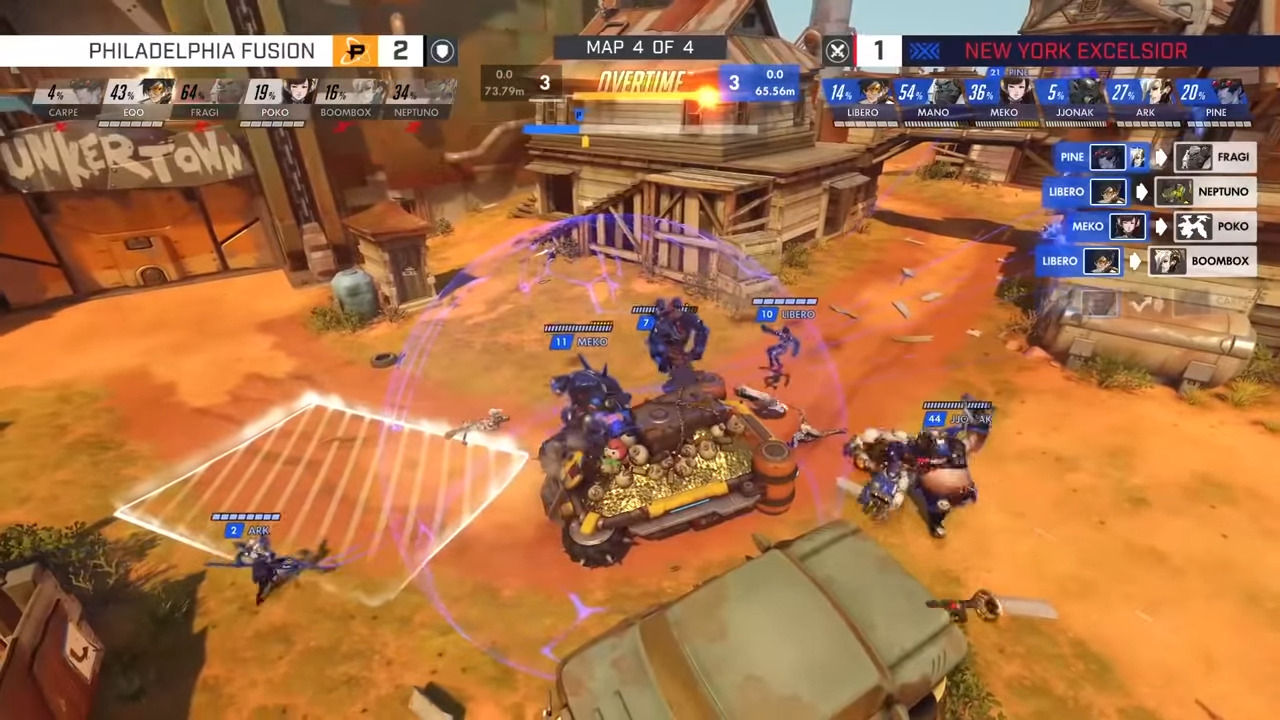Select Pine's hero portrait
The width and height of the screenshot is (1280, 720).
click(1228, 92)
